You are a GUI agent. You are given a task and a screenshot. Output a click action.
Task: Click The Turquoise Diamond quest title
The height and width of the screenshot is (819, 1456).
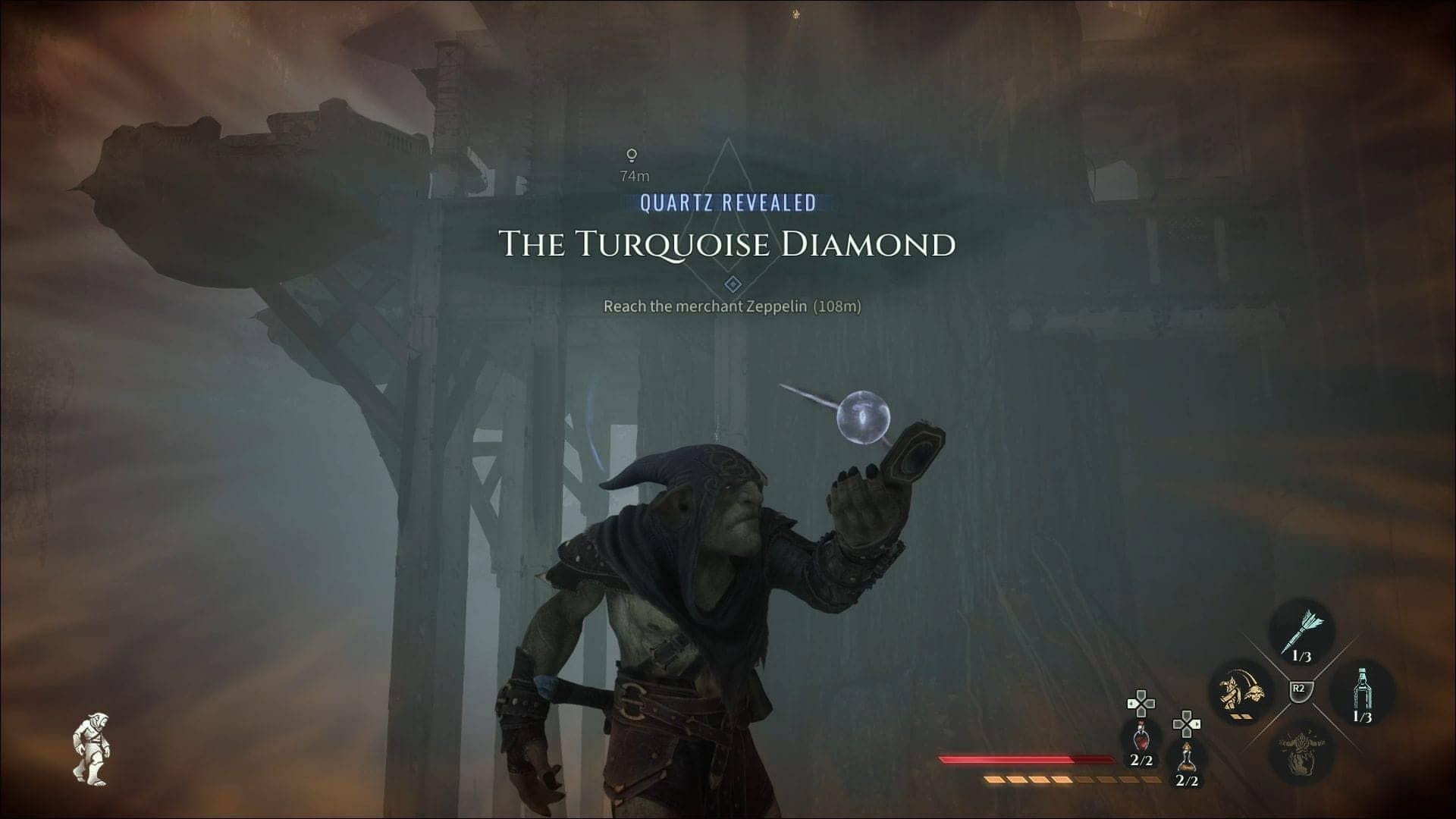pos(726,245)
